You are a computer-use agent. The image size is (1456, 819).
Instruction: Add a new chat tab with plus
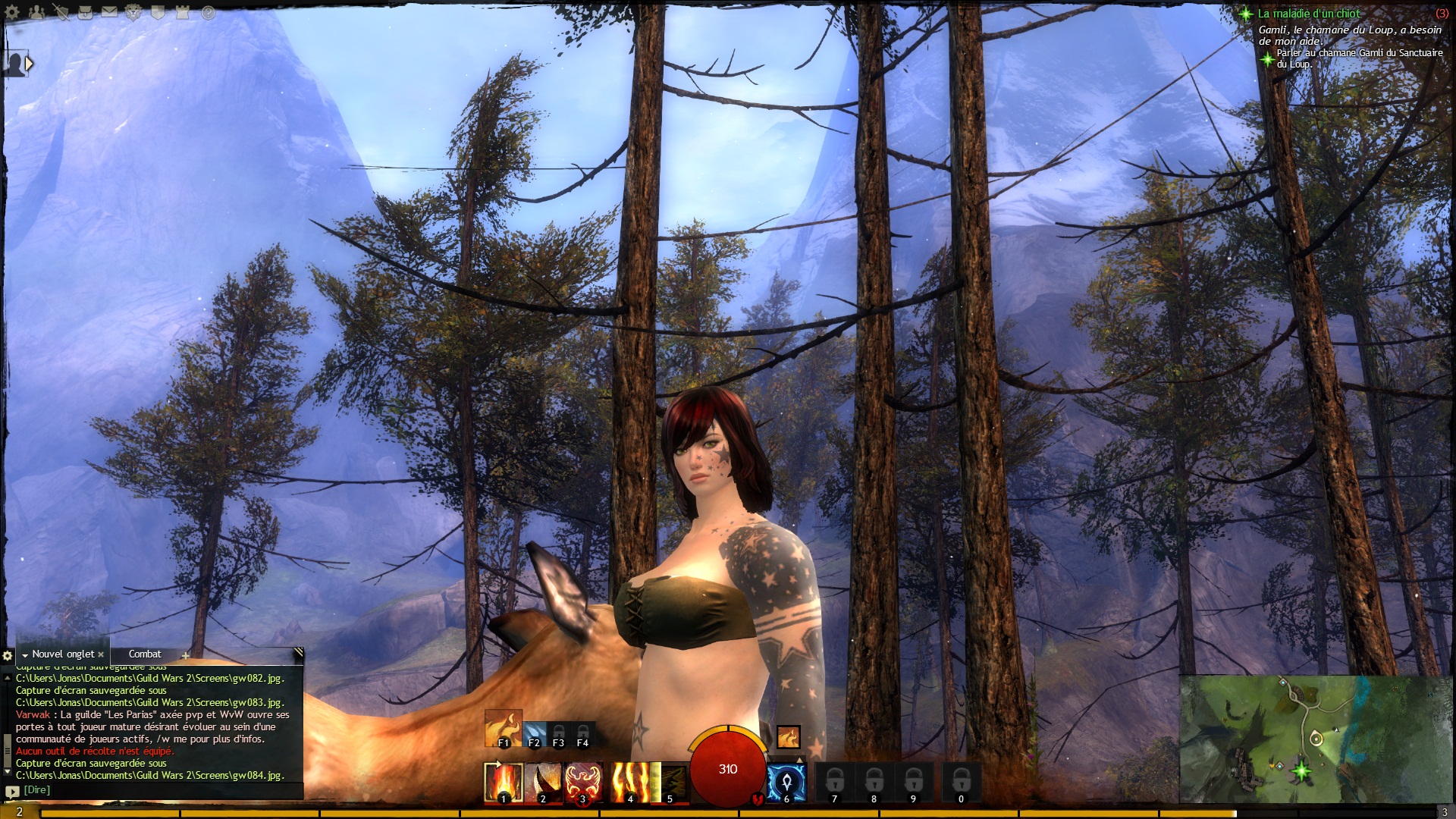click(185, 656)
